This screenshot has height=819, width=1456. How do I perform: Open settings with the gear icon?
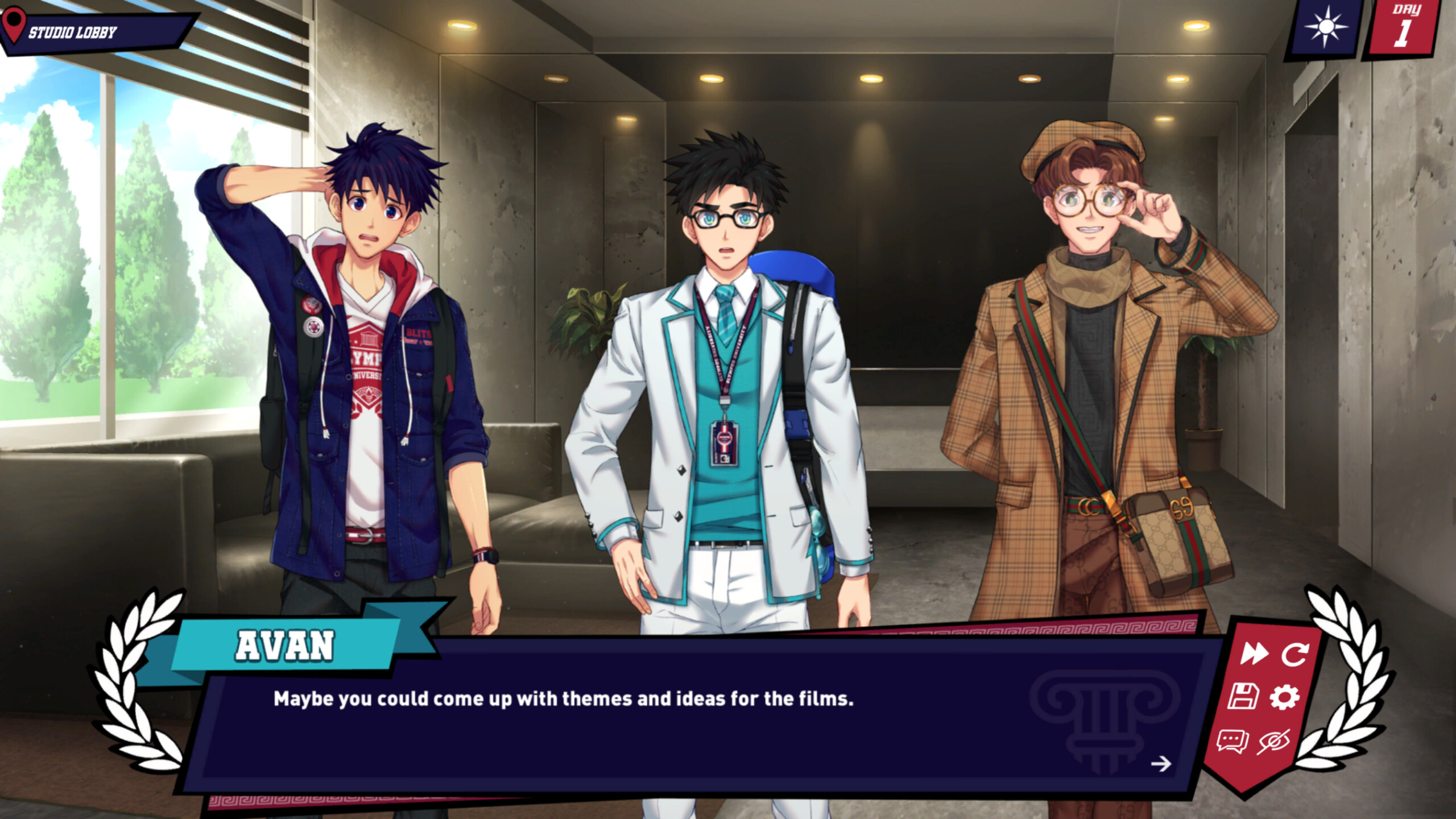(1285, 697)
